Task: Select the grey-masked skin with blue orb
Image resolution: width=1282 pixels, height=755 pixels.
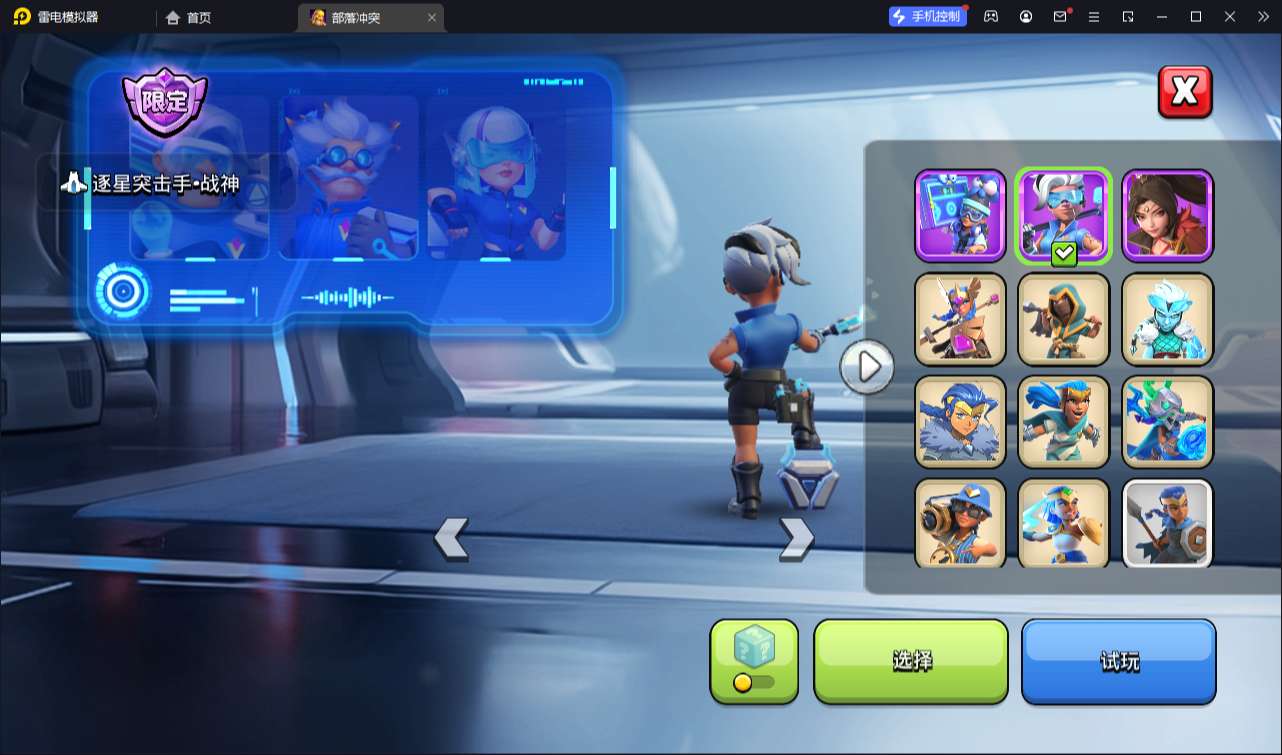Action: (1168, 421)
